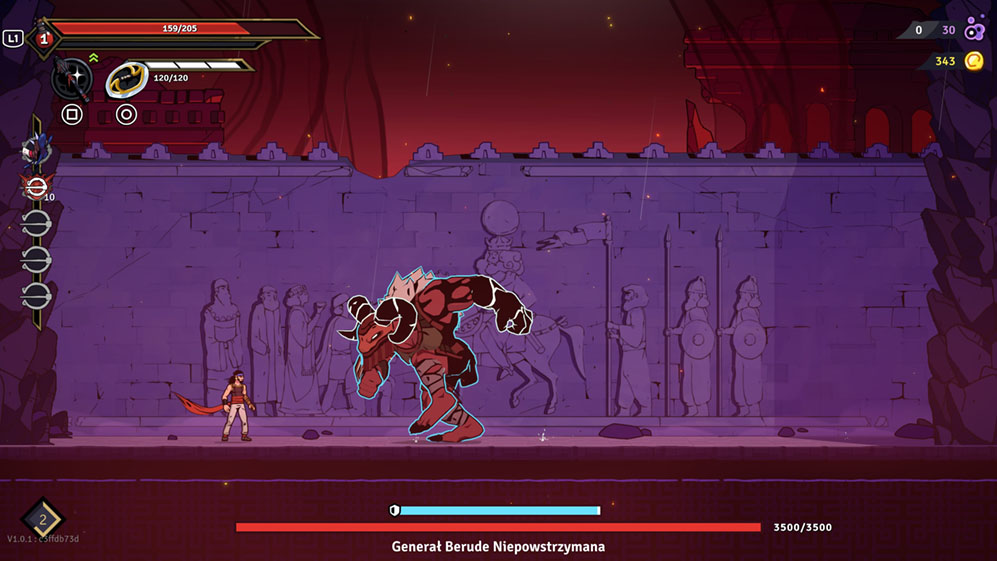Click the red potion flask with number 1
The image size is (997, 561).
[43, 39]
